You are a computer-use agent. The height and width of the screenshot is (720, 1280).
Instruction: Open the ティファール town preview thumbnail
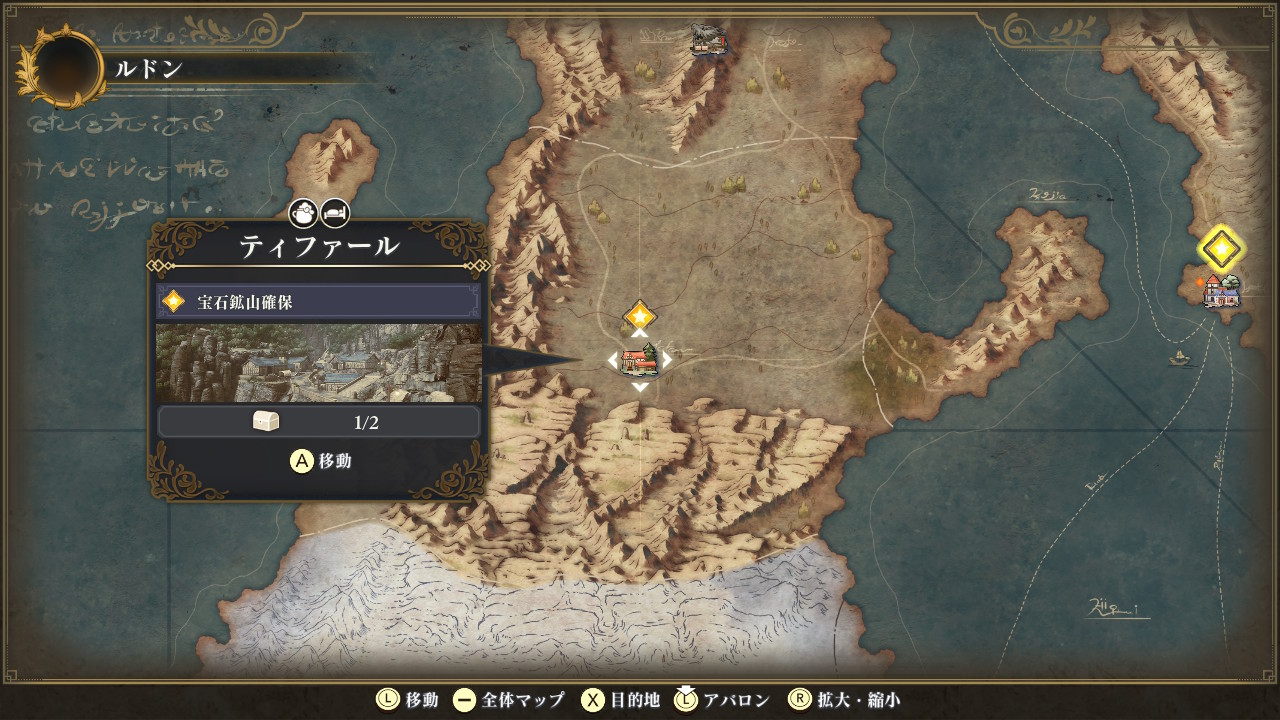click(x=319, y=362)
